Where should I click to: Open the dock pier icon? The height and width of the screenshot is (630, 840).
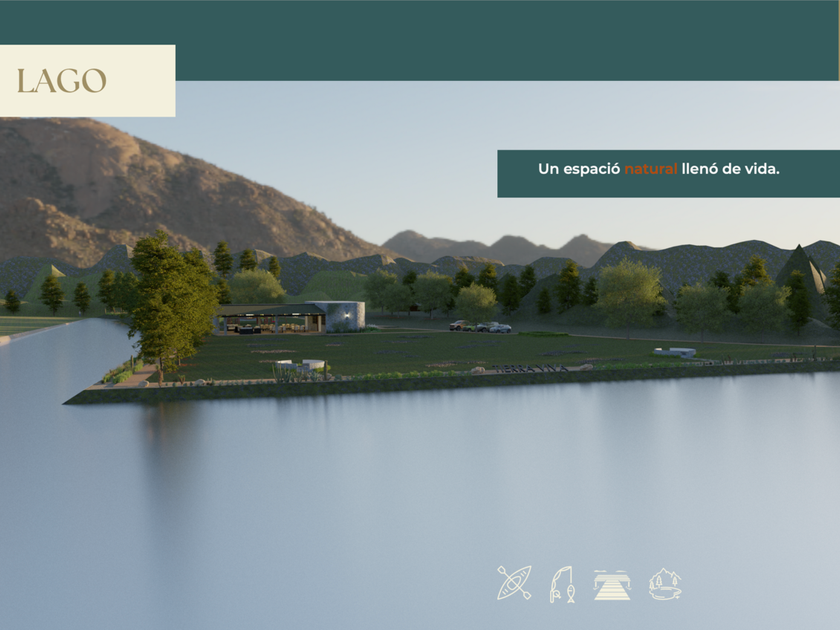click(612, 584)
